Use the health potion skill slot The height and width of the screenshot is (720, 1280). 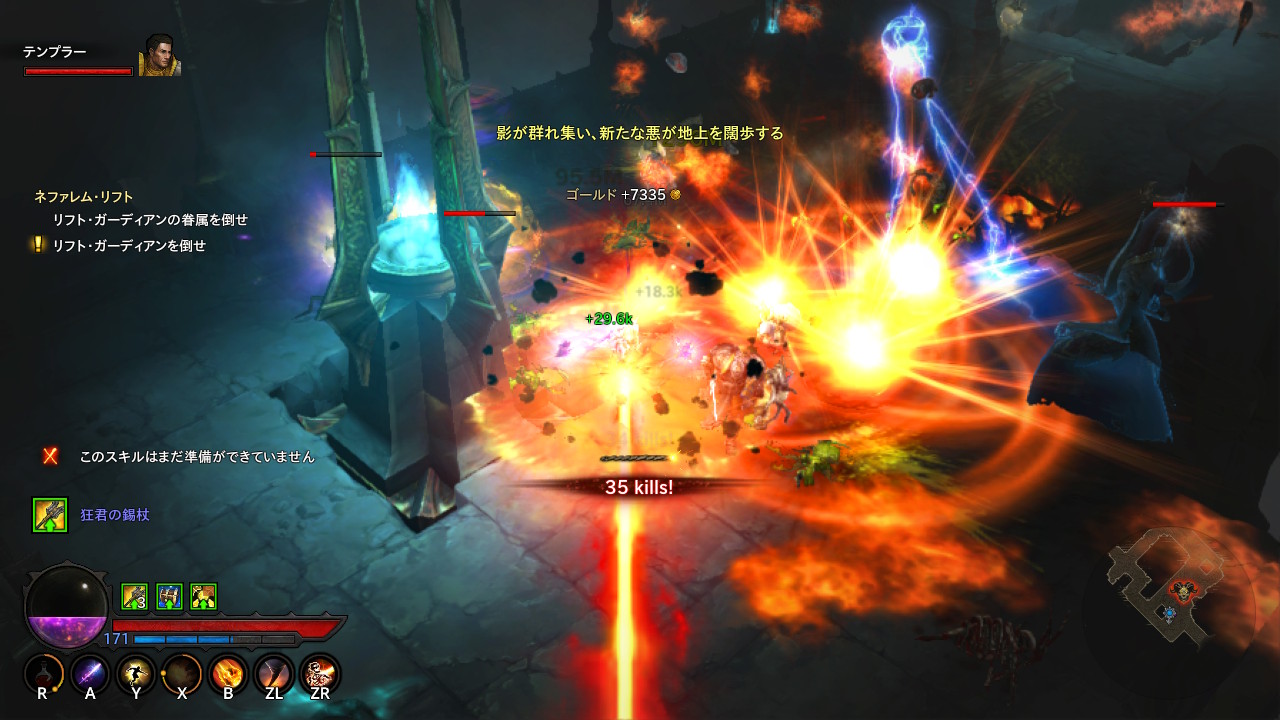tap(42, 674)
